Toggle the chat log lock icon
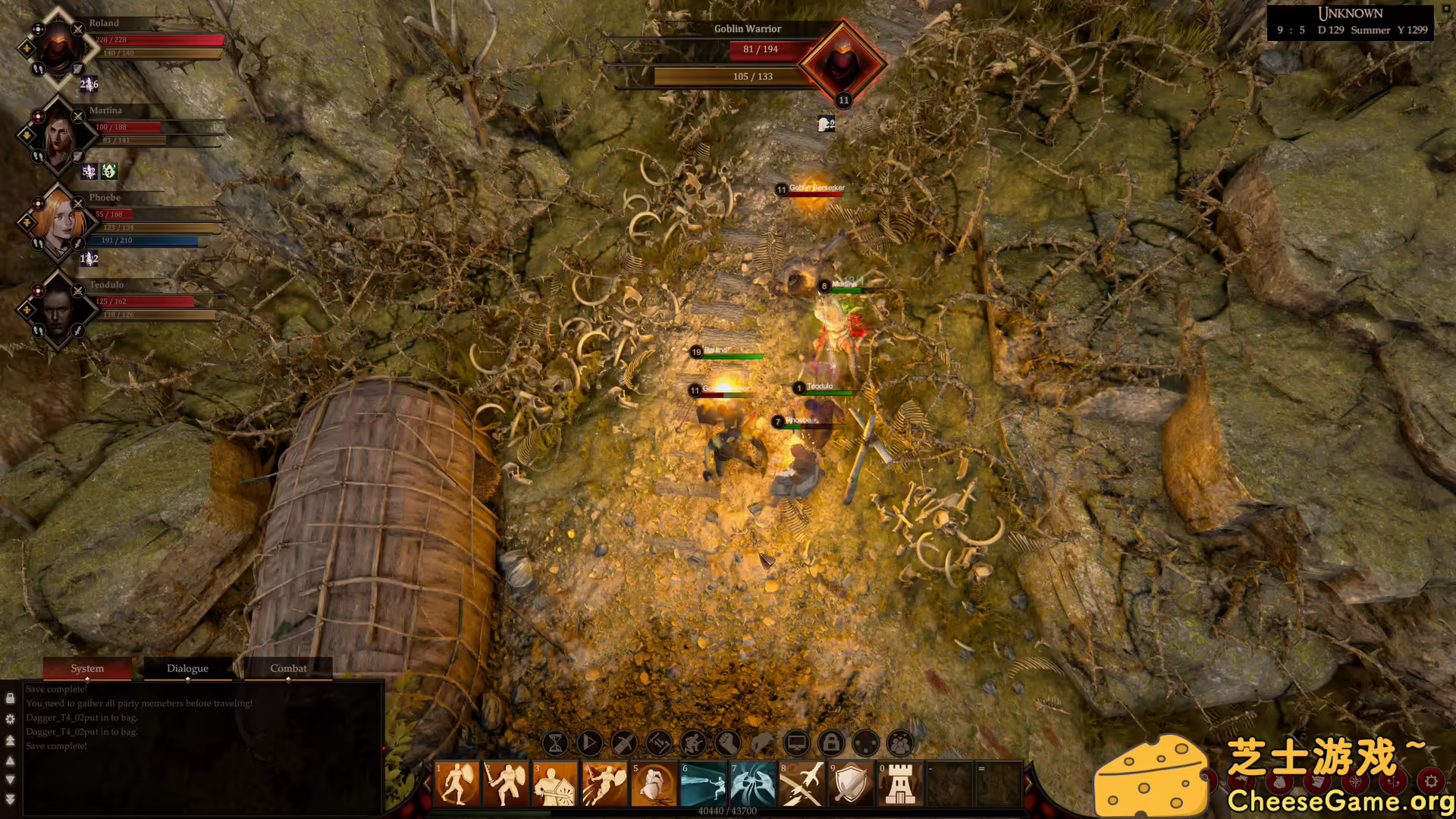This screenshot has height=819, width=1456. click(10, 698)
